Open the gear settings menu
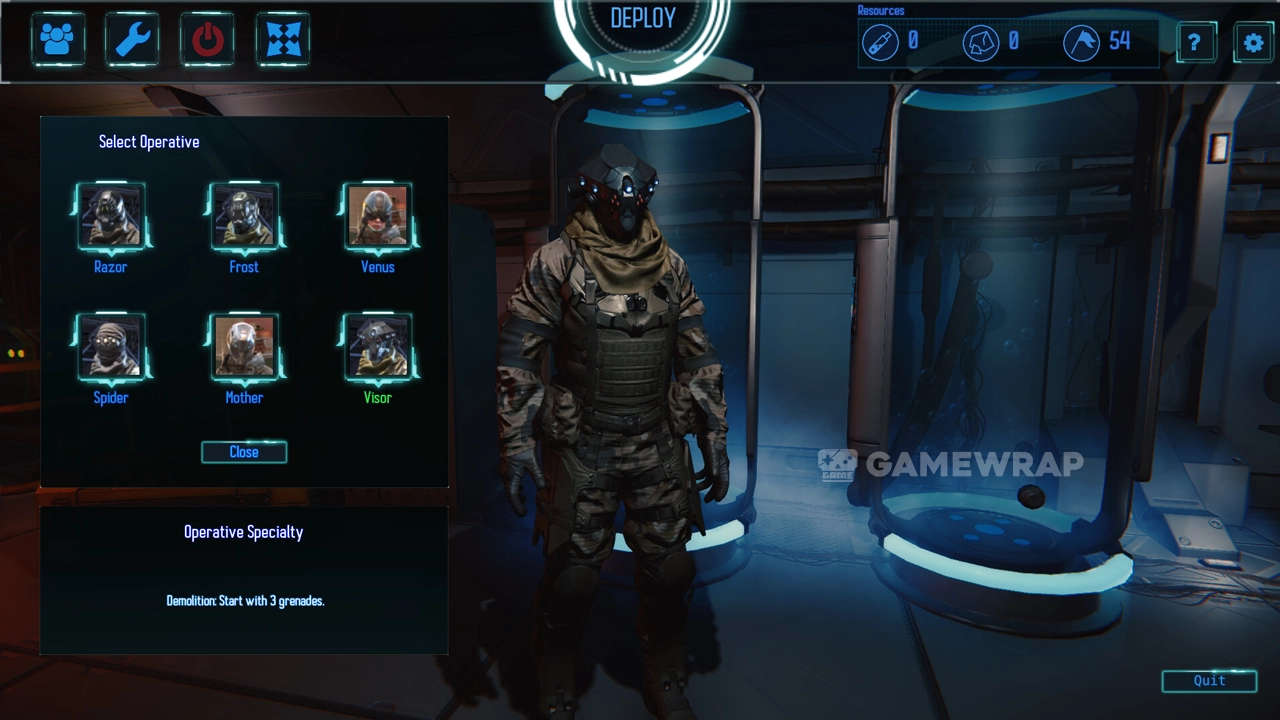Viewport: 1280px width, 720px height. click(1253, 43)
